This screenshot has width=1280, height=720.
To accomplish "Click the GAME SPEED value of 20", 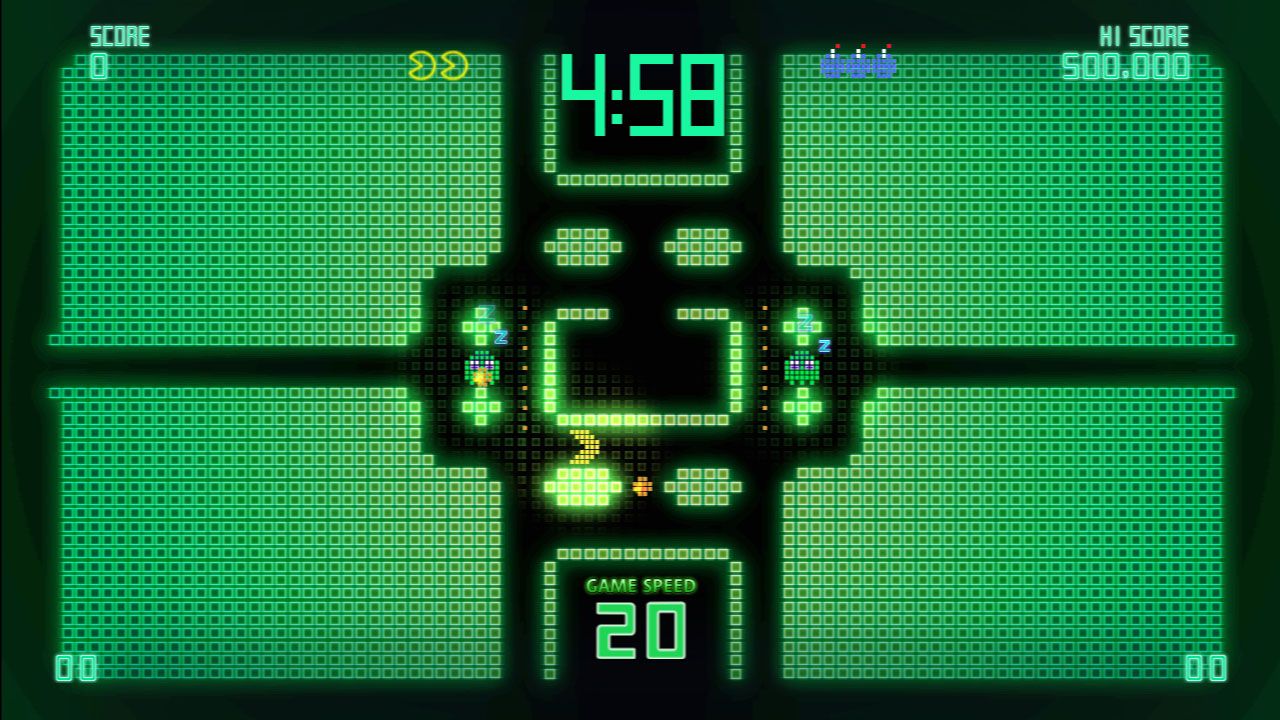I will click(640, 632).
